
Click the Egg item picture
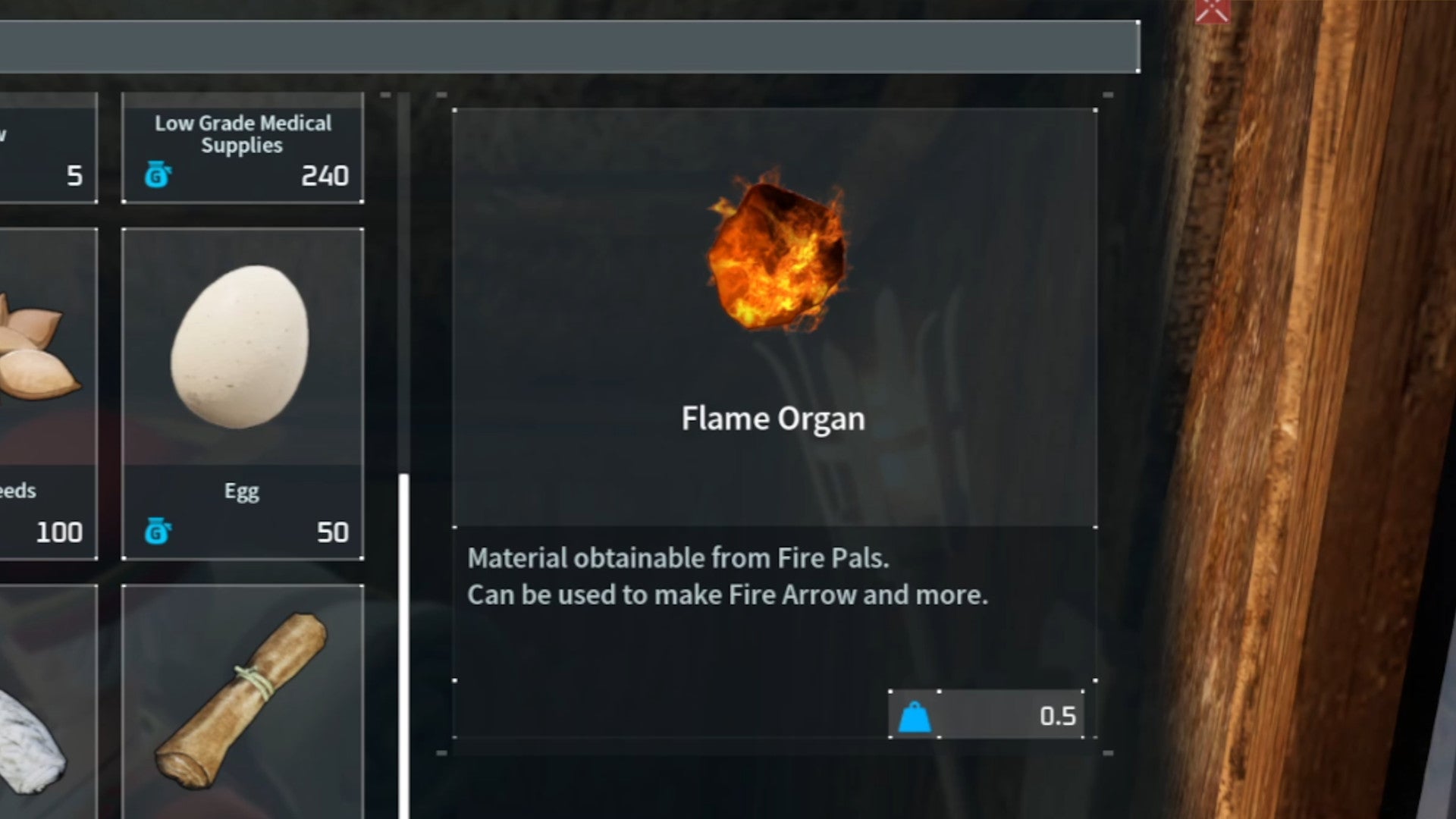coord(241,345)
